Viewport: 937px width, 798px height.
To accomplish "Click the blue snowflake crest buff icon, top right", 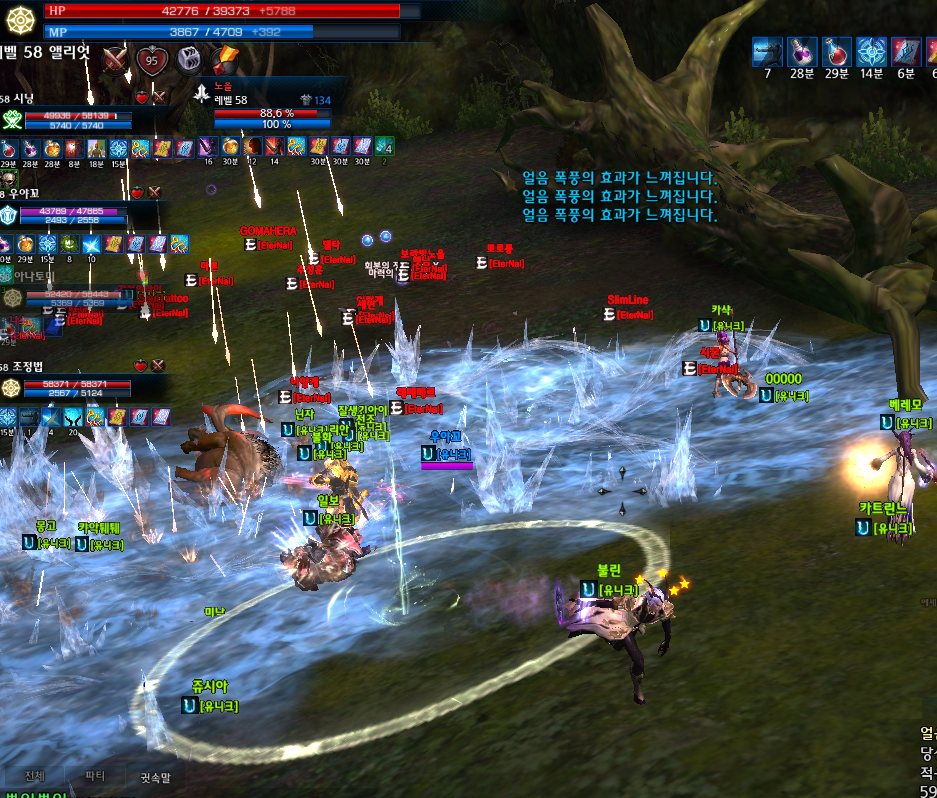I will tap(871, 52).
